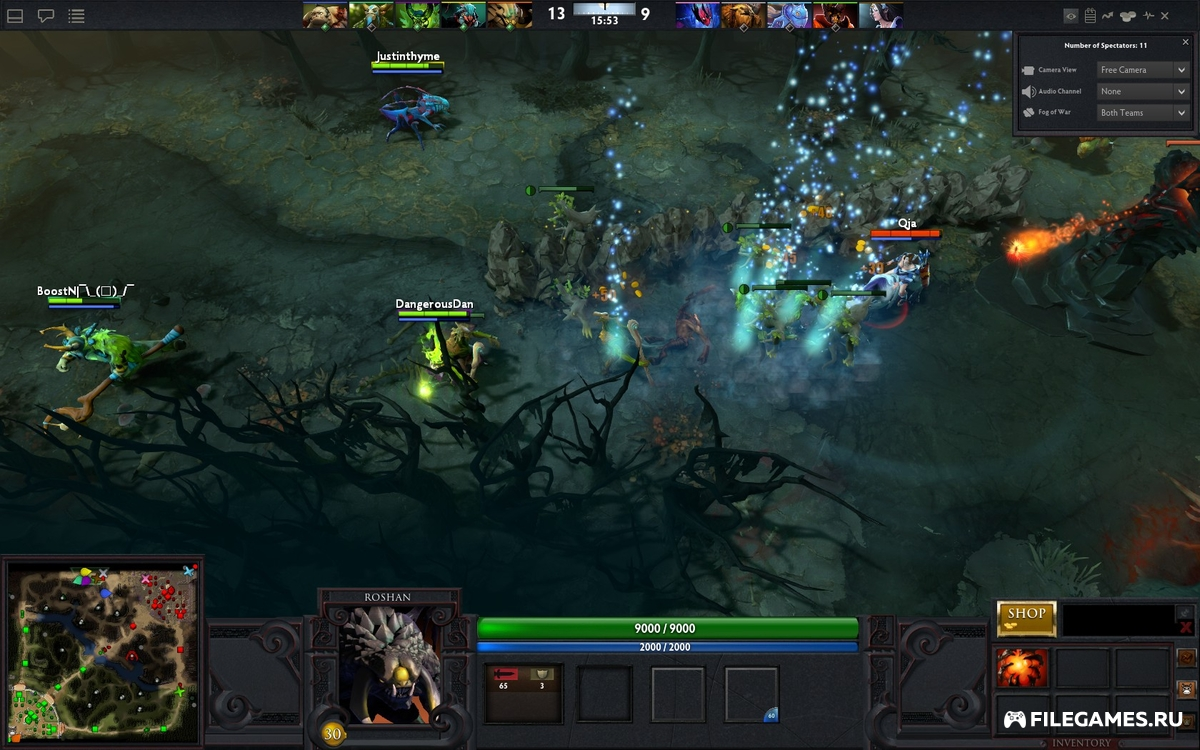Close the spectator options panel
This screenshot has height=750, width=1200.
tap(1185, 42)
